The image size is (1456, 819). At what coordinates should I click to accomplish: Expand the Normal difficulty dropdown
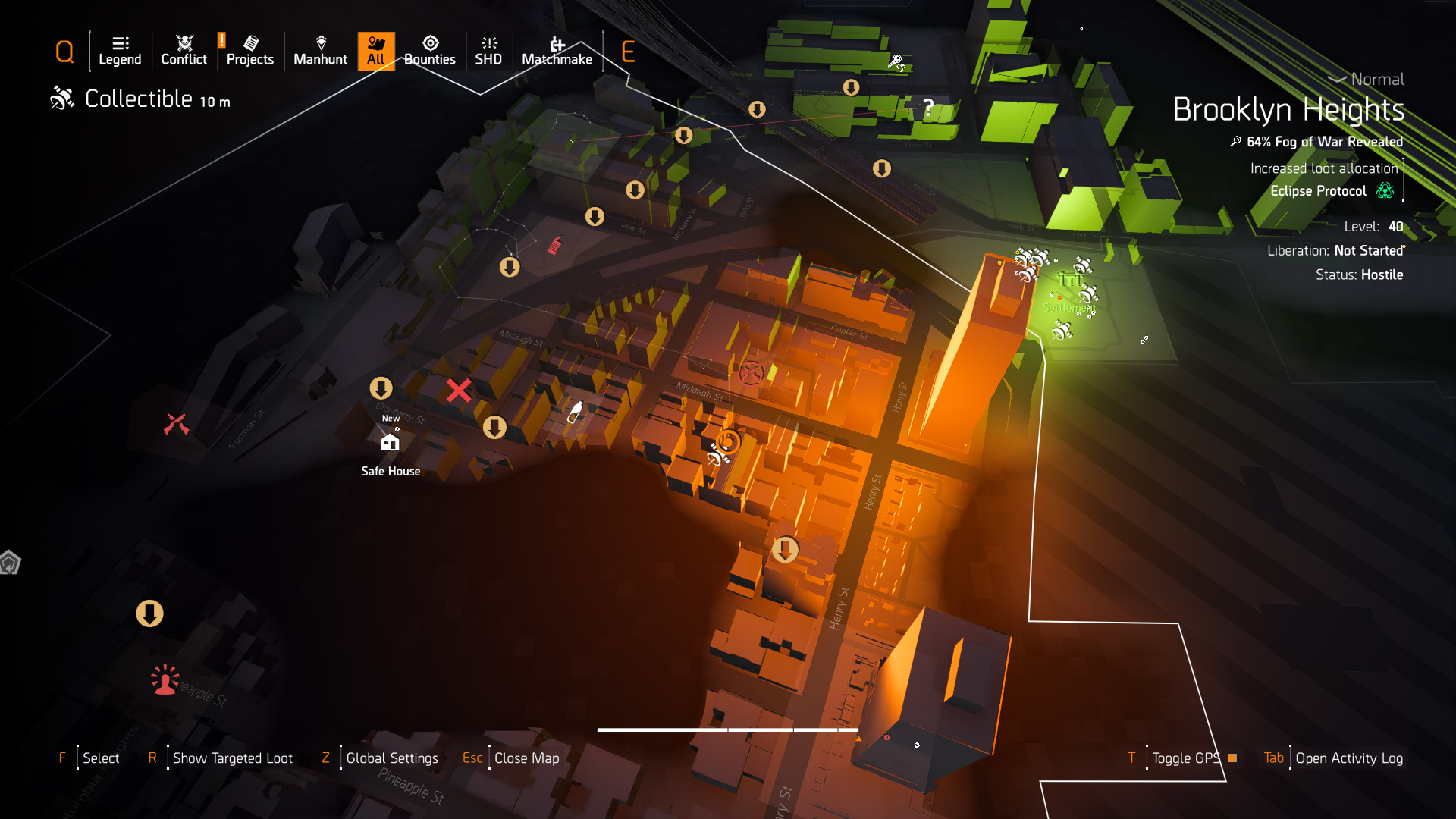coord(1367,80)
